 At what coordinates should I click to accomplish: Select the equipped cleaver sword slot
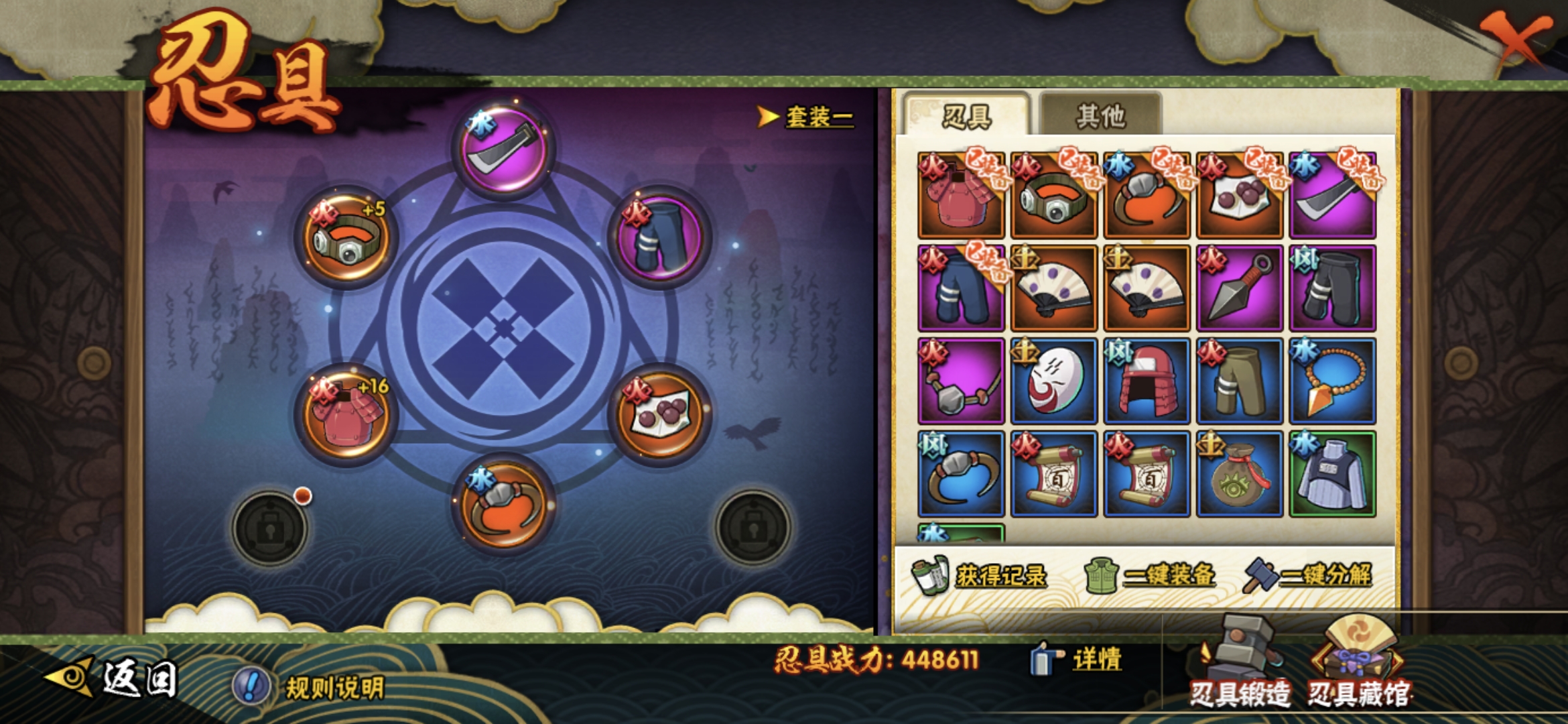point(503,149)
